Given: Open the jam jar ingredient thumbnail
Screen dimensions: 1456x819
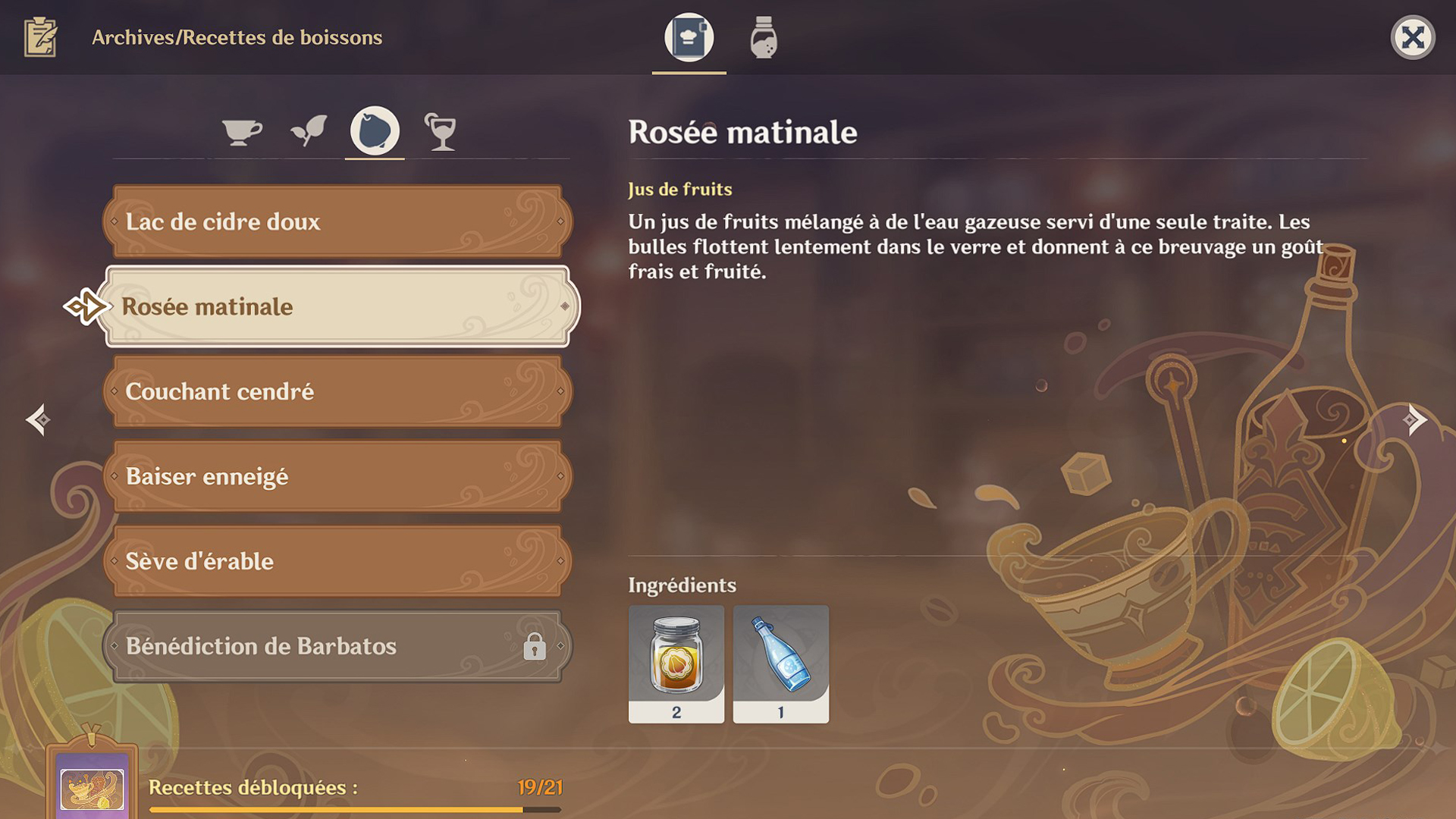Looking at the screenshot, I should tap(677, 663).
